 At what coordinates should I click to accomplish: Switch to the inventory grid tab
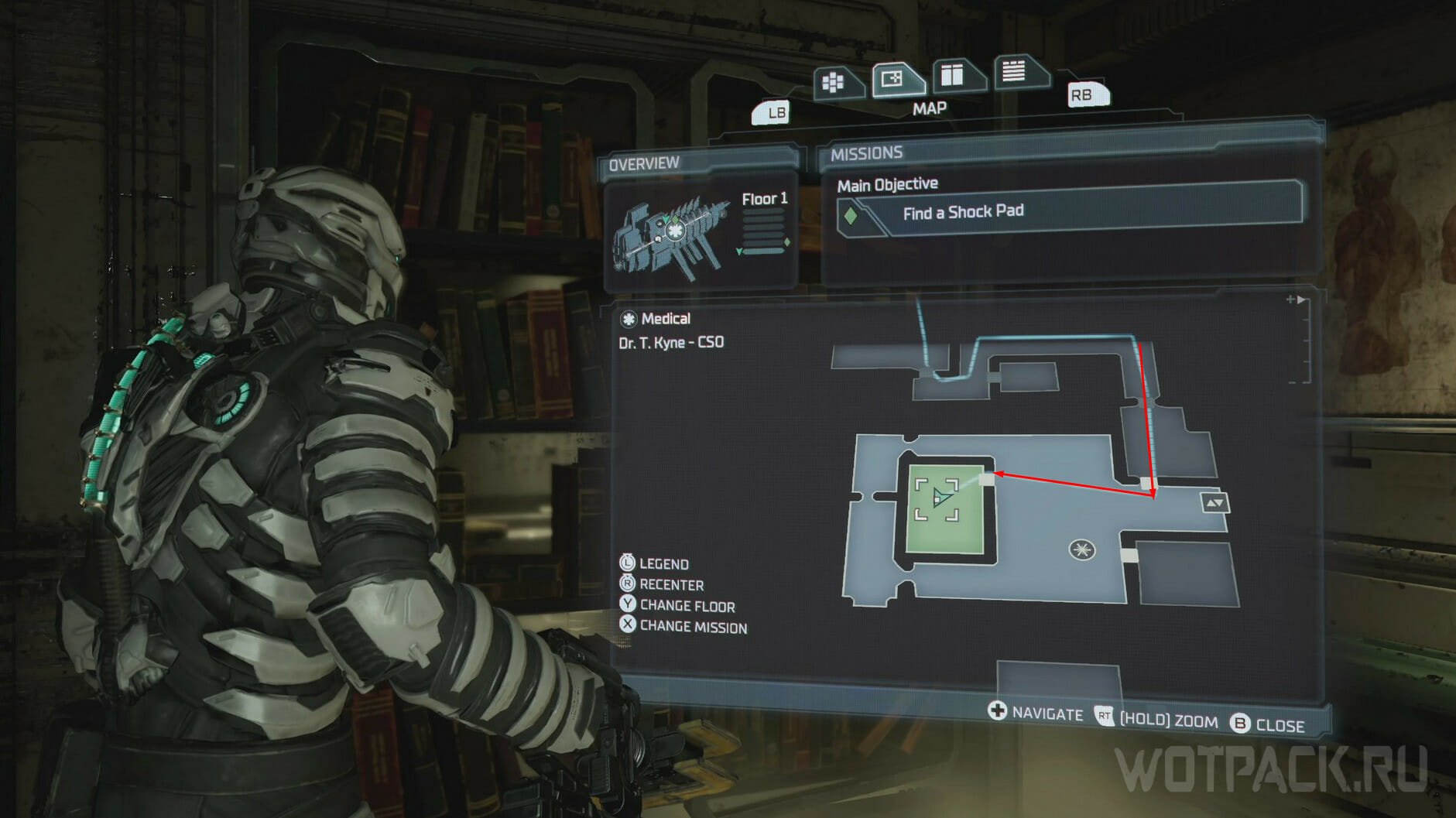[834, 83]
